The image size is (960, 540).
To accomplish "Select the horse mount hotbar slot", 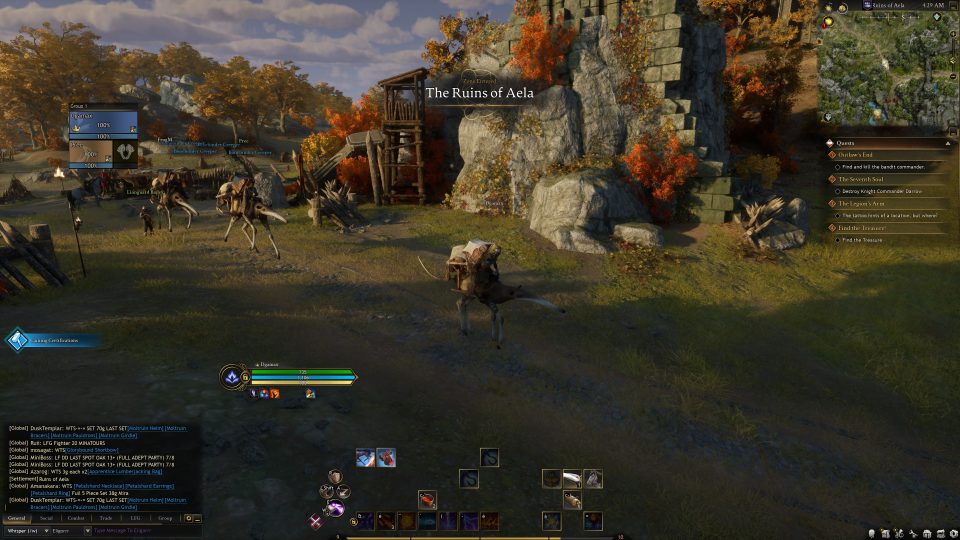I will (592, 479).
